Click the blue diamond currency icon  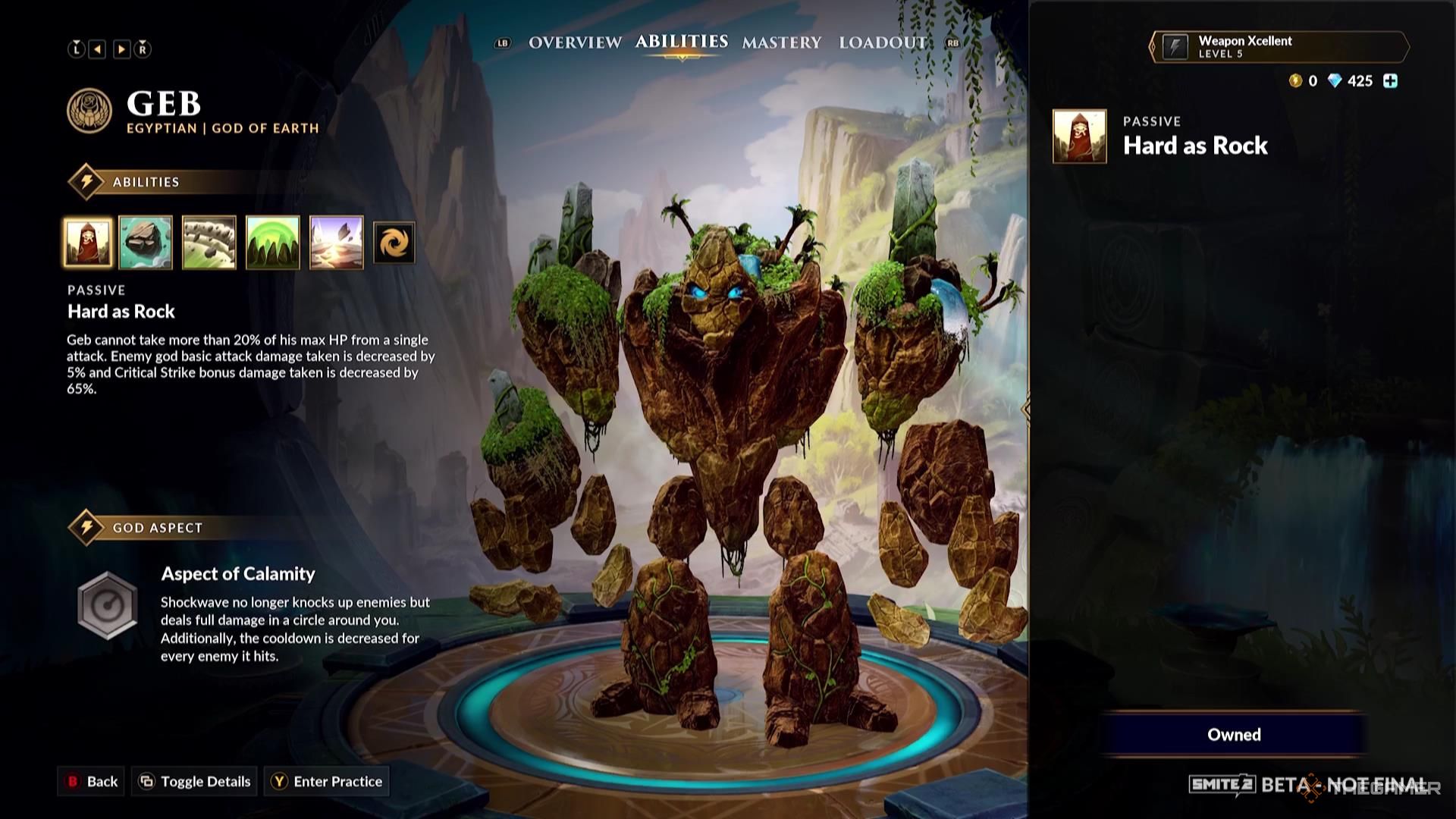1335,80
